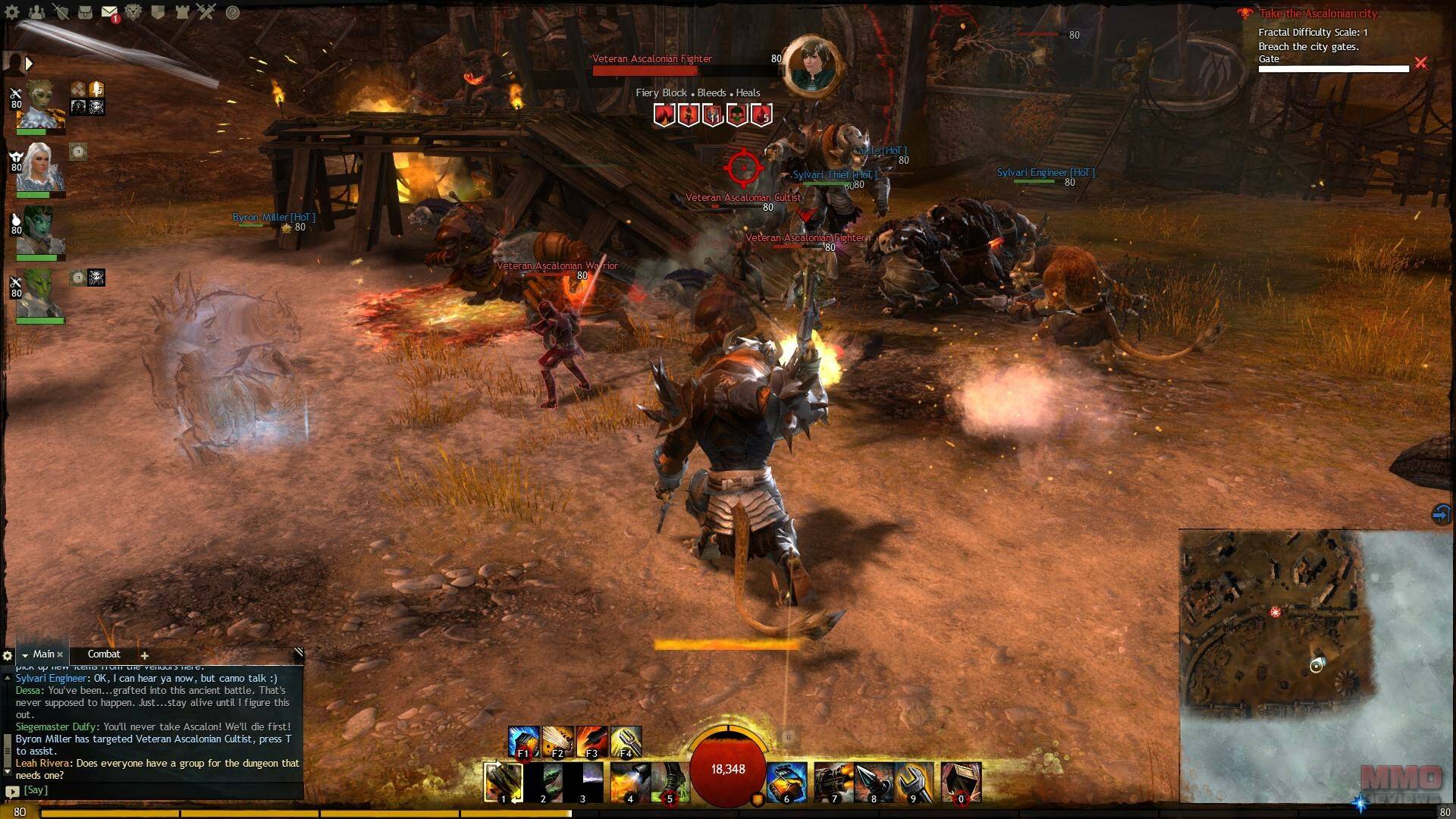Viewport: 1456px width, 819px height.
Task: Activate elite skill in slot 0
Action: point(961,781)
